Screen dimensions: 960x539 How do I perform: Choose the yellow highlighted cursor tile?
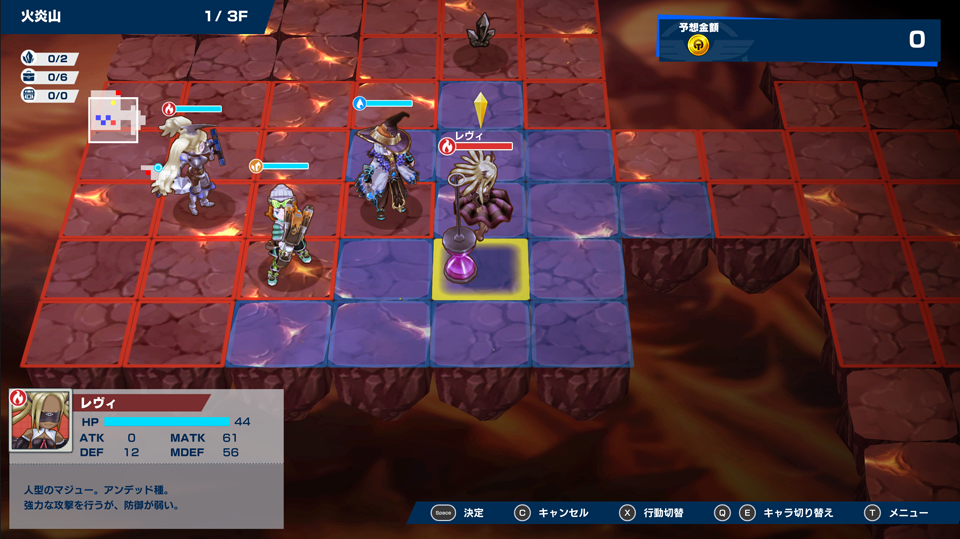pos(482,269)
